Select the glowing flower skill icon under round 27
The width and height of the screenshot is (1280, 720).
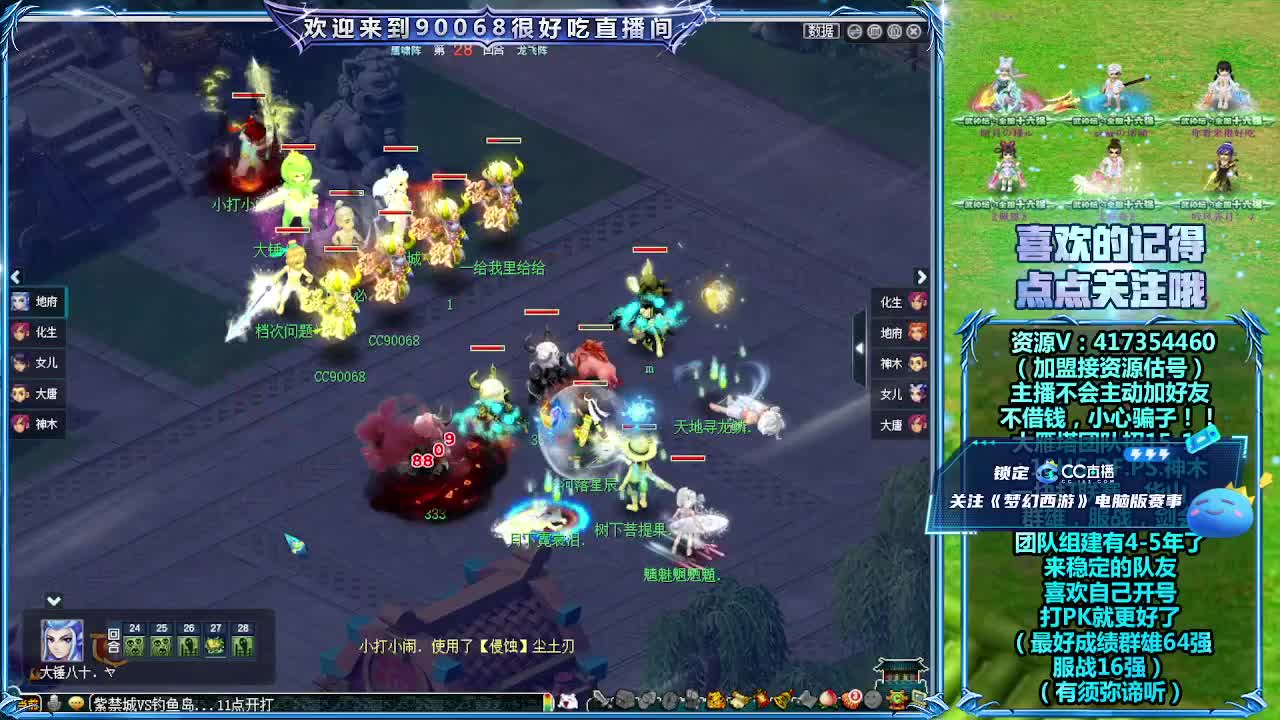tap(216, 646)
